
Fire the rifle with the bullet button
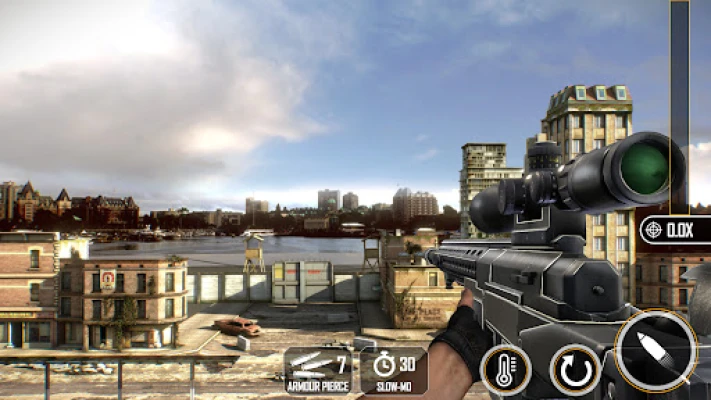click(656, 351)
